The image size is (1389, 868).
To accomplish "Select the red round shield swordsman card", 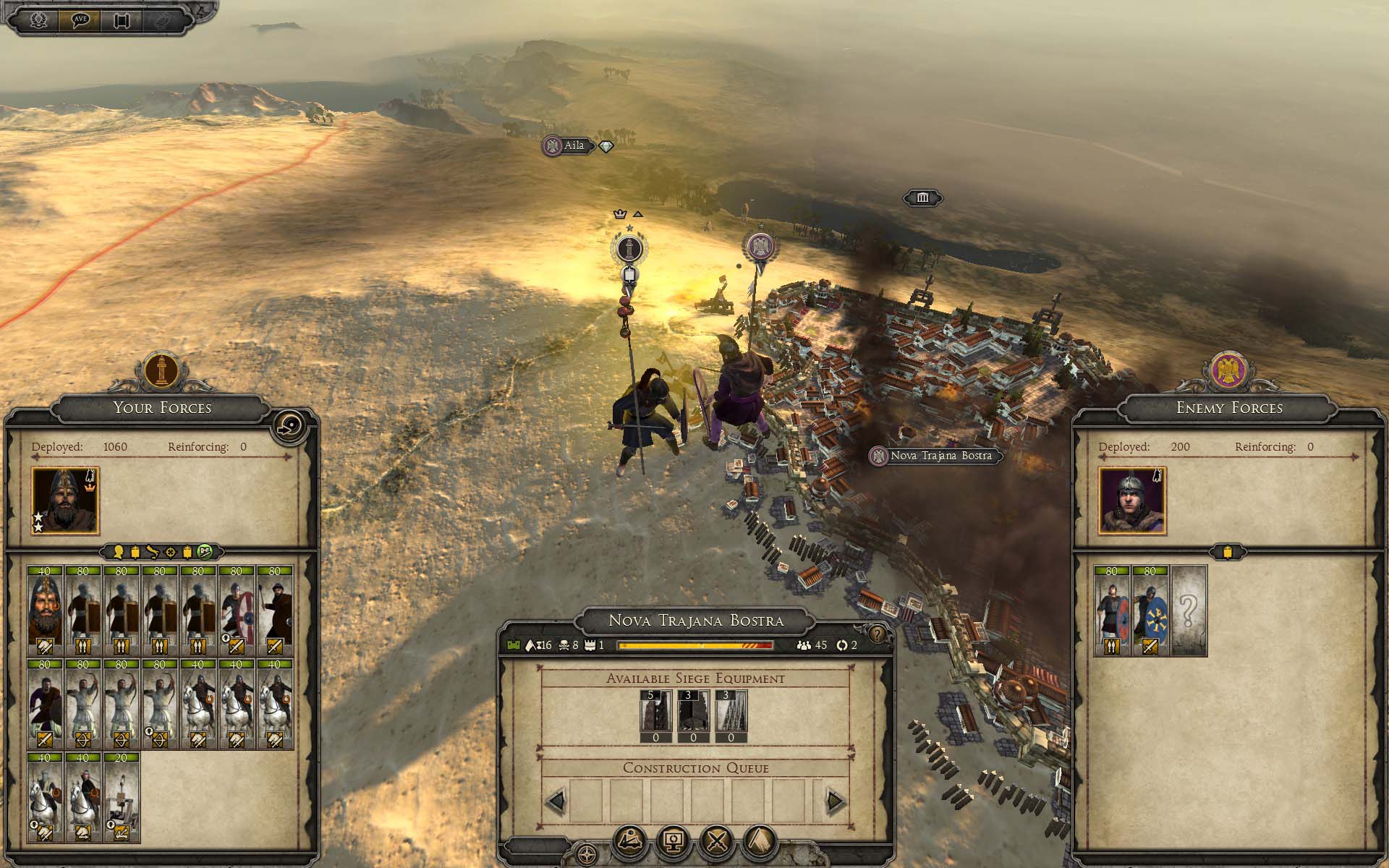I will 236,610.
